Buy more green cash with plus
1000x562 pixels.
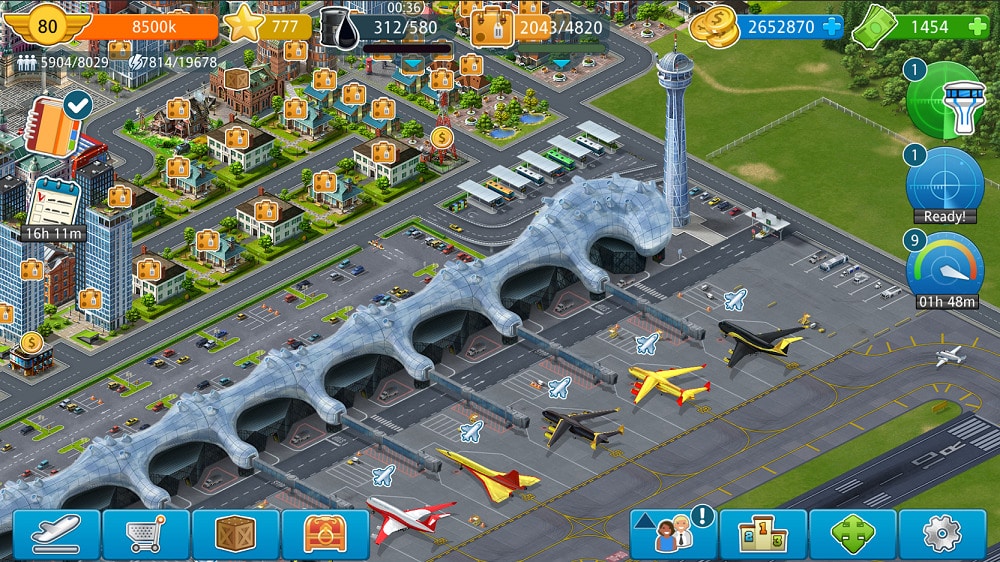(978, 27)
